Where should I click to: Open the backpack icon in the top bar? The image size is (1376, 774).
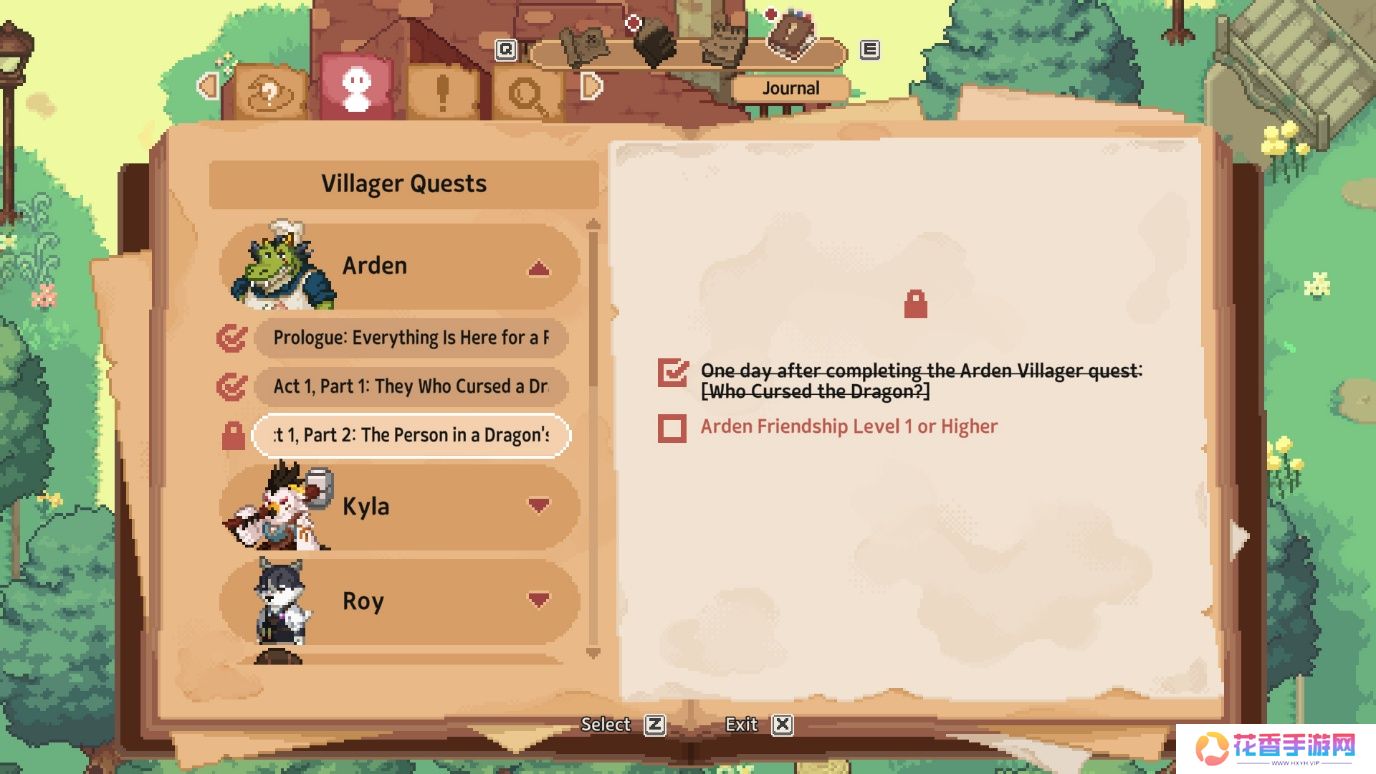coord(655,42)
